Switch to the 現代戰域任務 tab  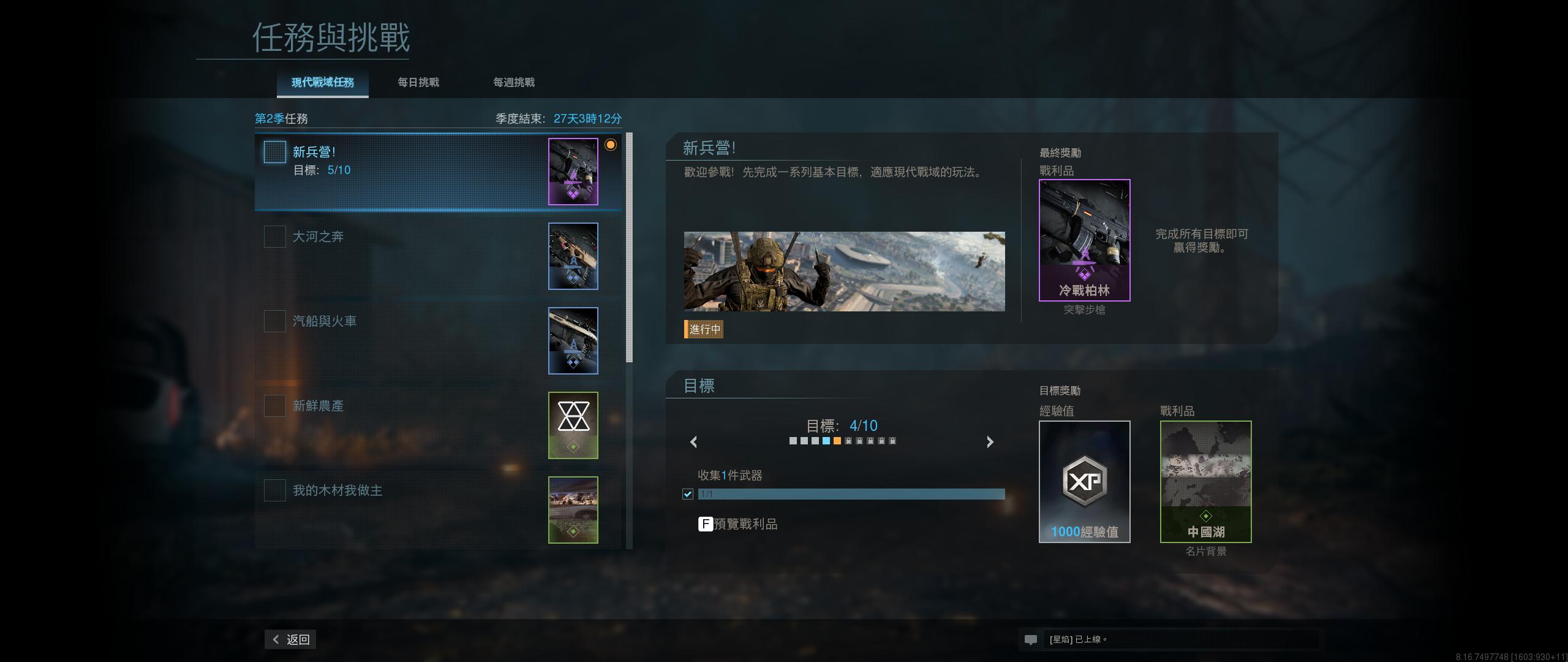[x=322, y=83]
